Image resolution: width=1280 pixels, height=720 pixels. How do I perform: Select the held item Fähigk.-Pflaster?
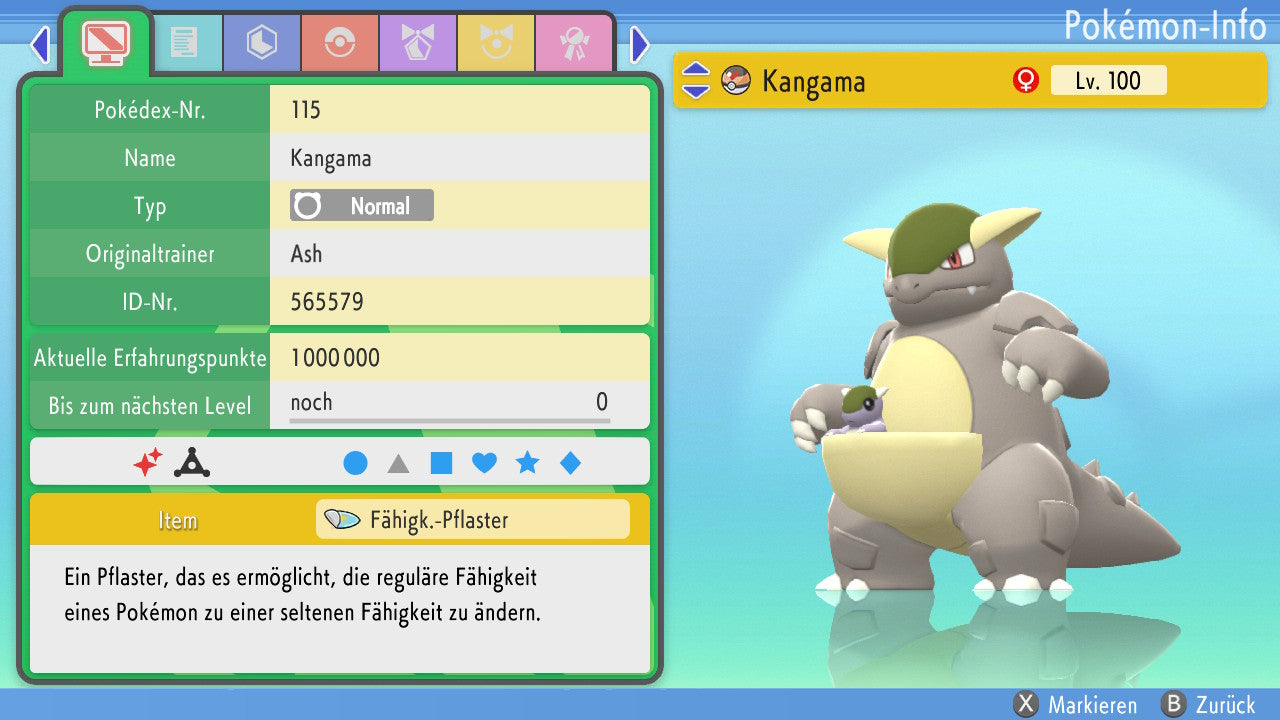click(472, 520)
